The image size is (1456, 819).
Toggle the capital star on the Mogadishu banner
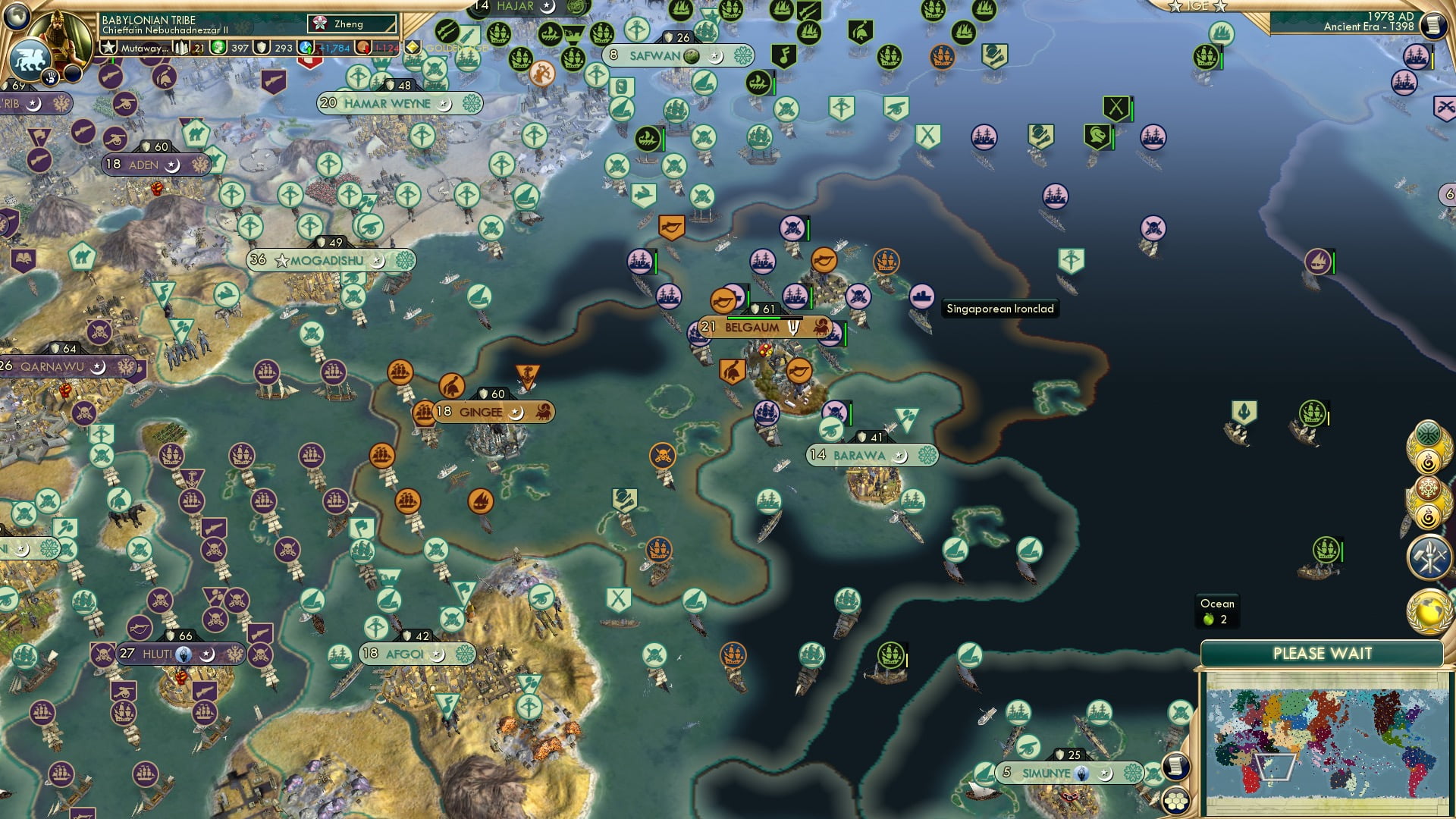point(281,260)
